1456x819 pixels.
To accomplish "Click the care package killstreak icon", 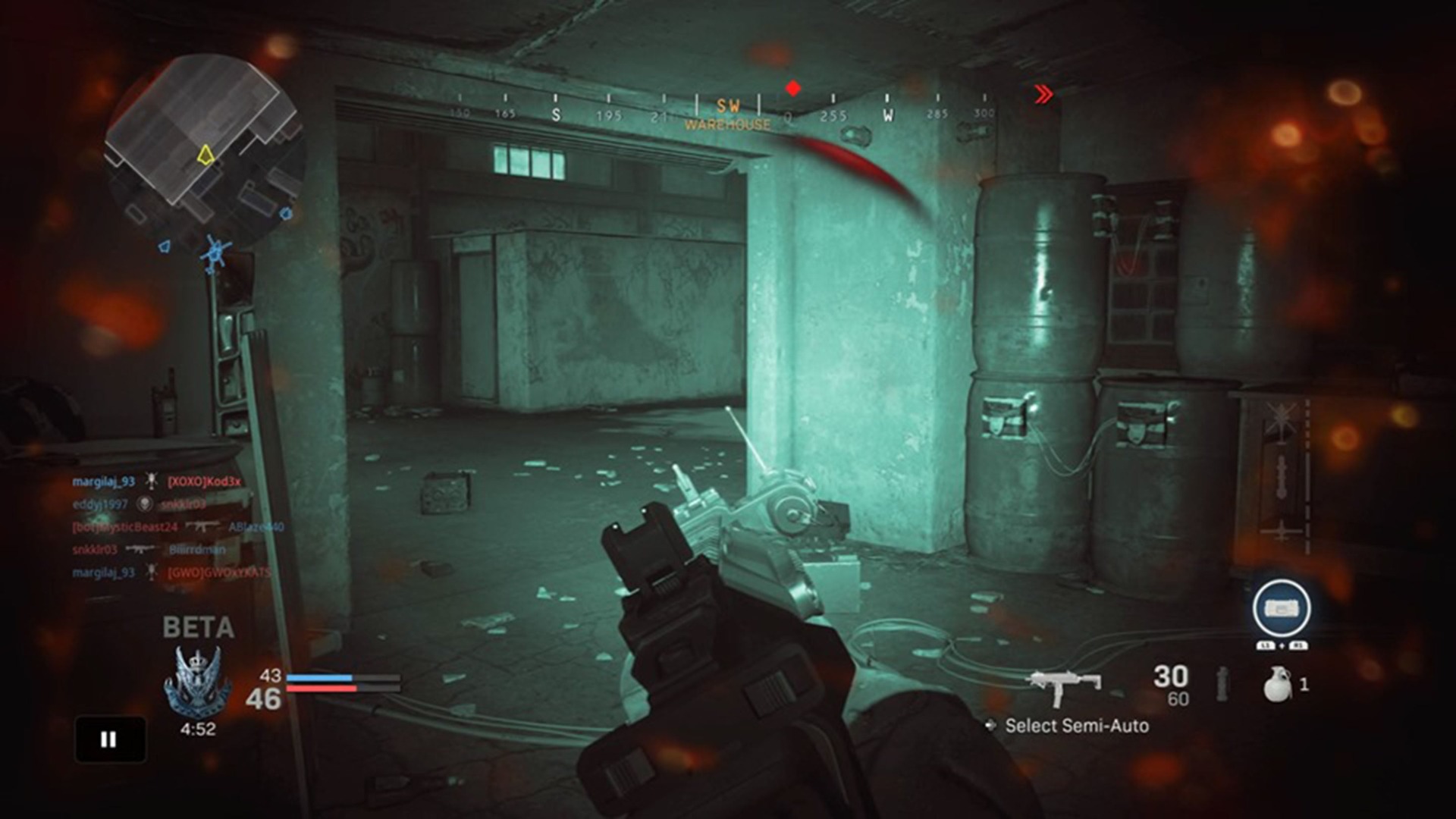I will coord(1282,607).
